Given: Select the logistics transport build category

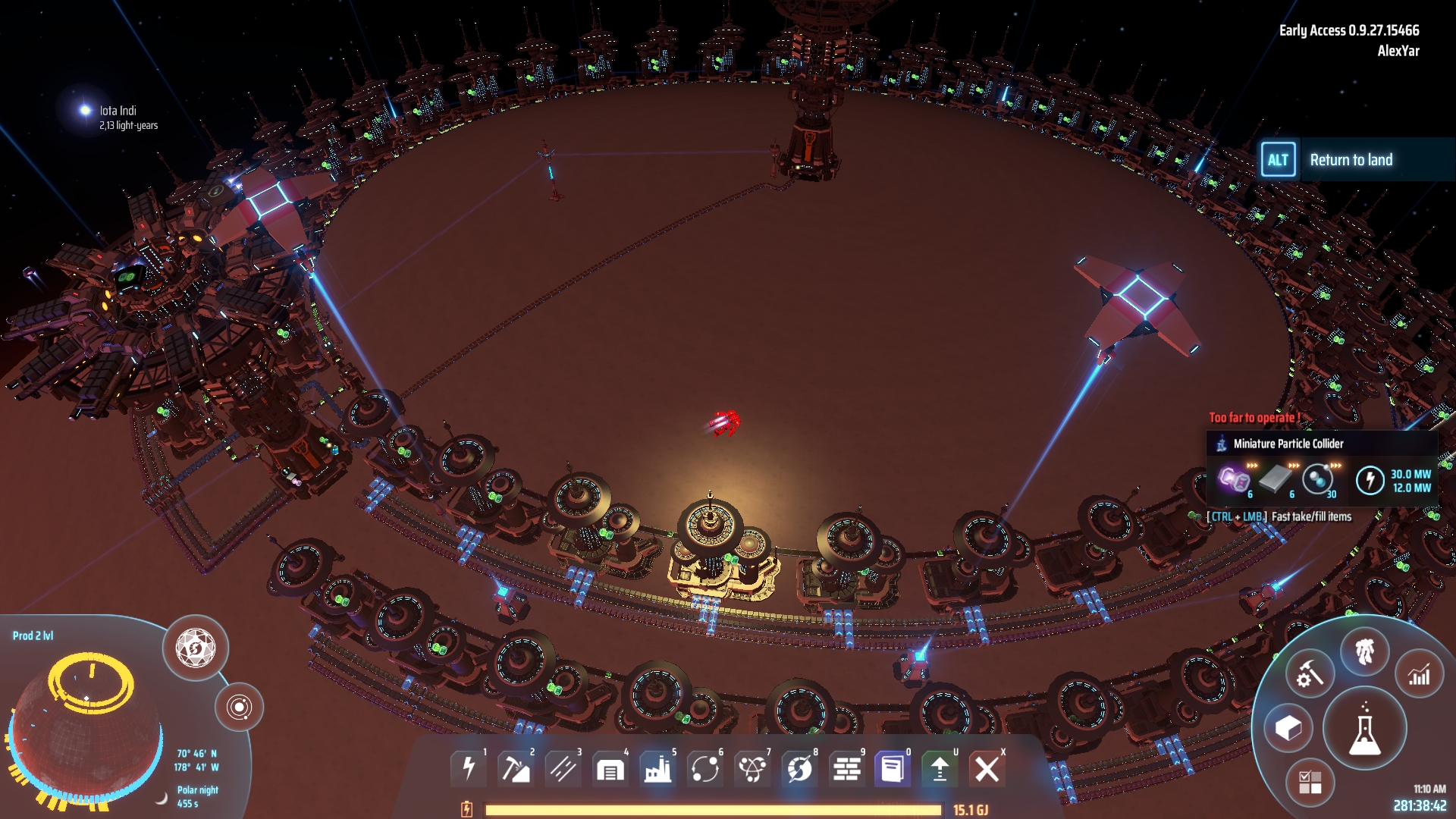Looking at the screenshot, I should (x=704, y=769).
